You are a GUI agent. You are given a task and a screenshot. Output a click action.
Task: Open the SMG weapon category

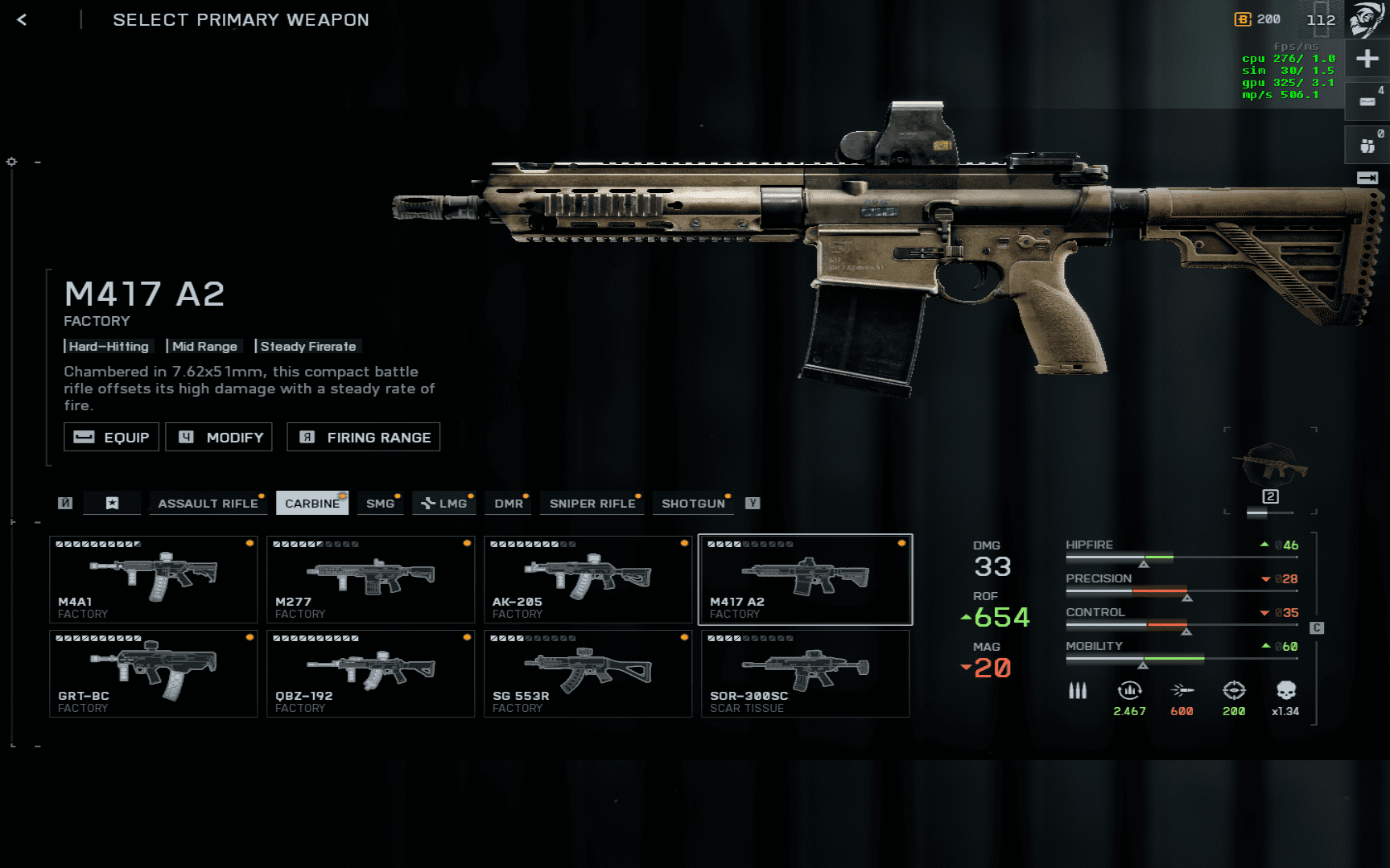380,504
